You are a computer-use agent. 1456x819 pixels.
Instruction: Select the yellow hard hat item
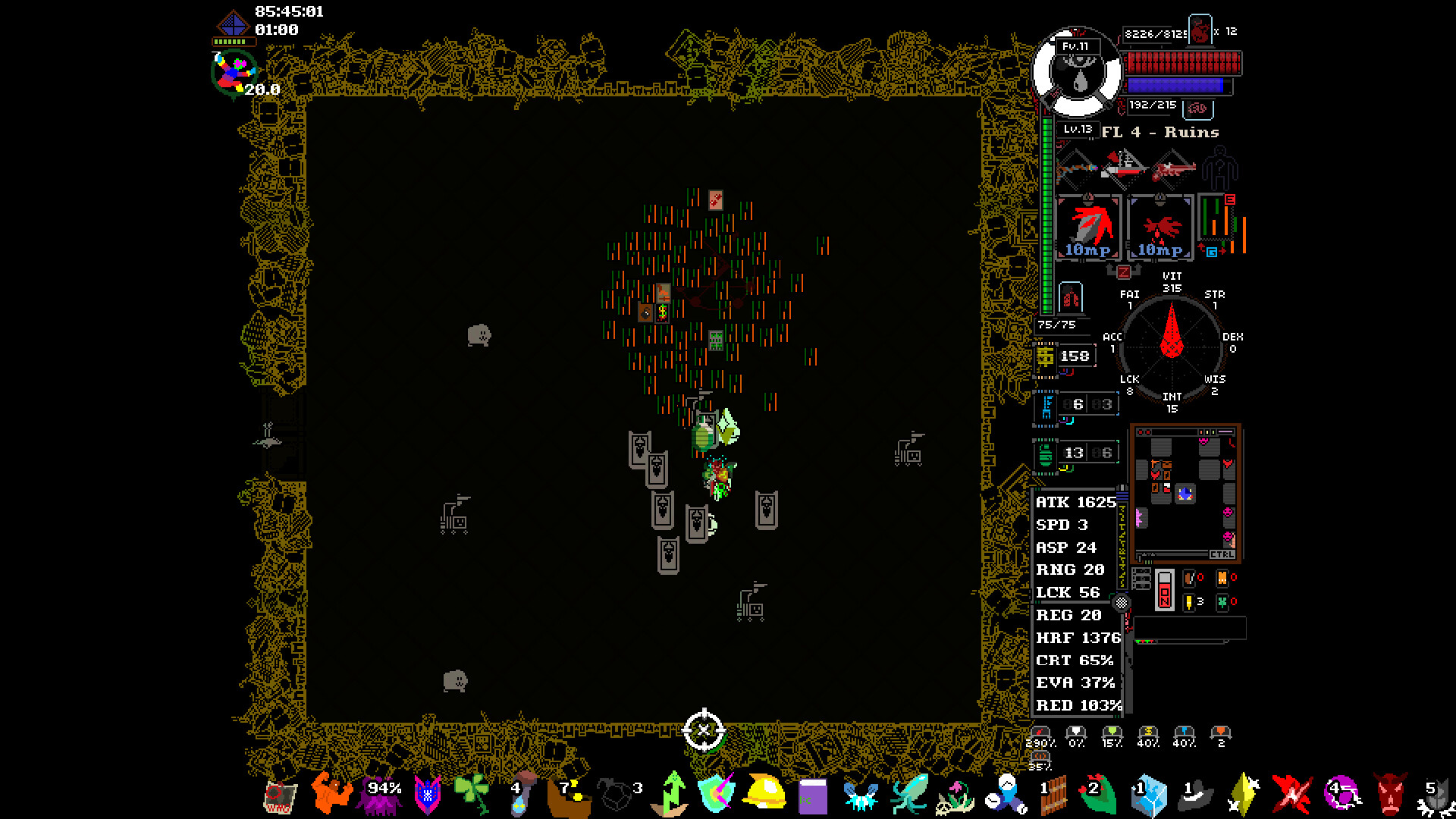764,793
